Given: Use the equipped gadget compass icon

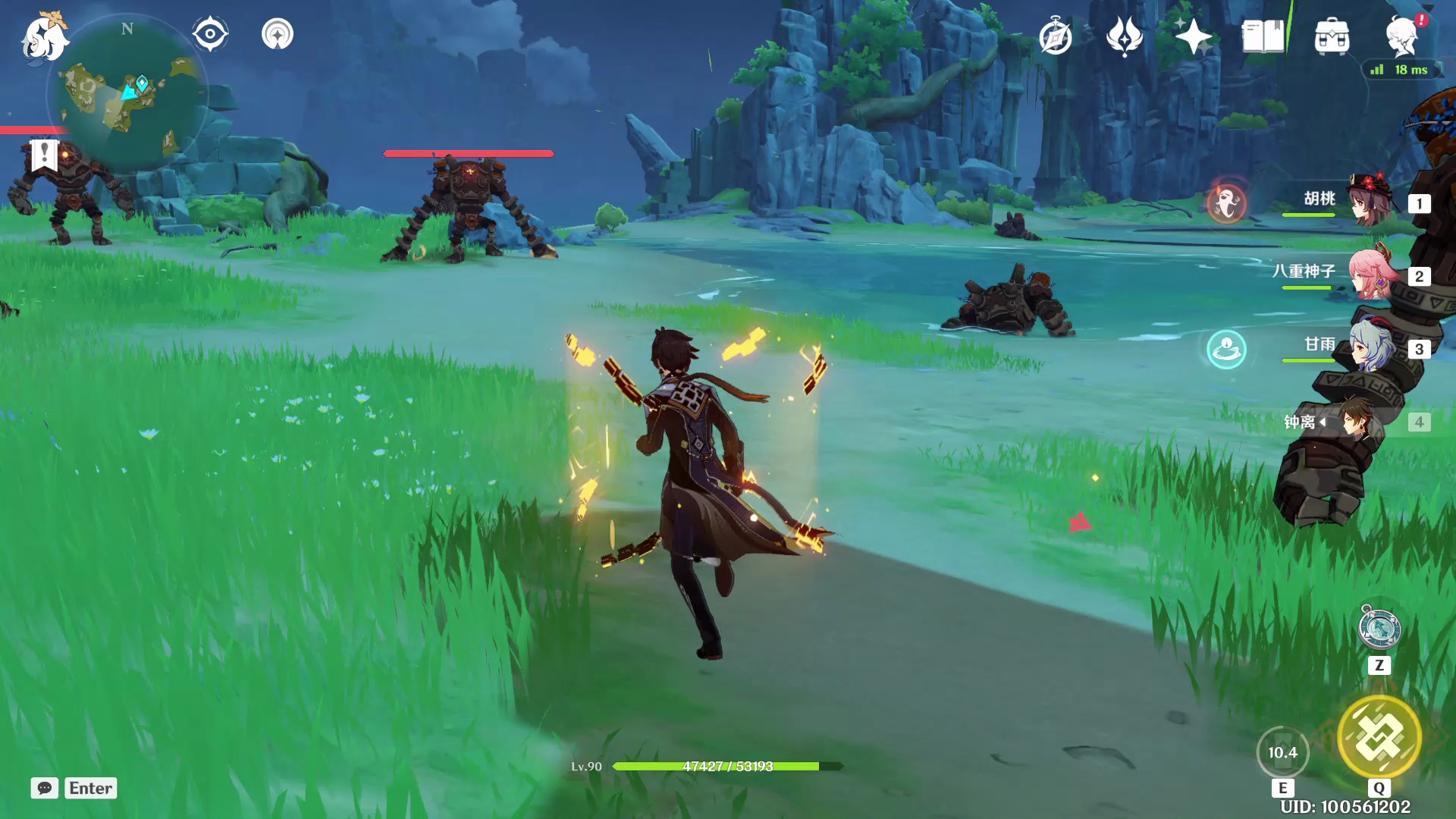Looking at the screenshot, I should [x=1379, y=629].
